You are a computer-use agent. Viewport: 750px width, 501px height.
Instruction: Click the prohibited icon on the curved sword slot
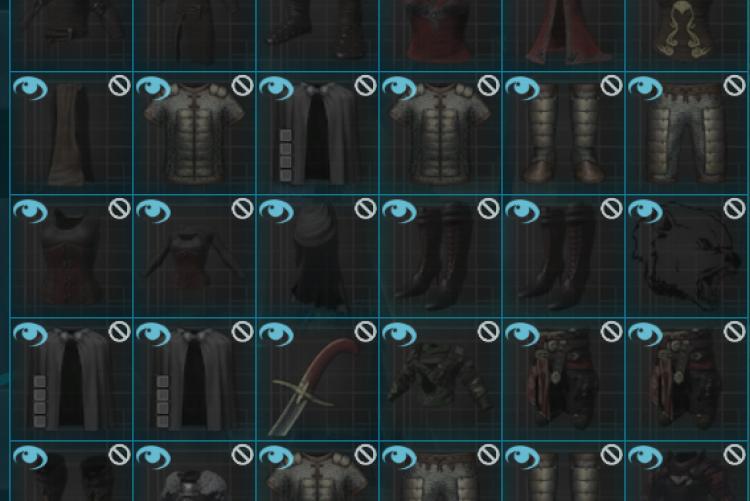[365, 332]
